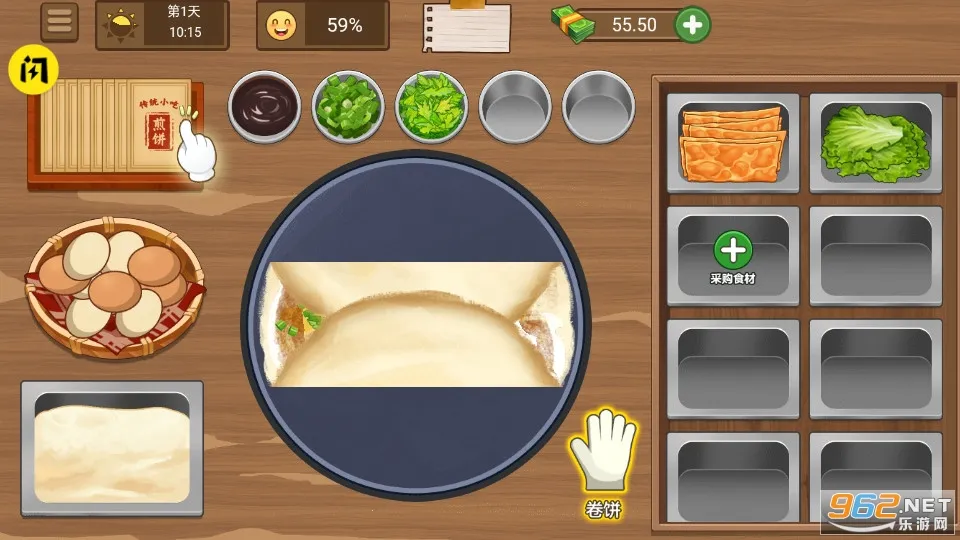Tap the glove to roll the pancake
Viewport: 960px width, 540px height.
point(602,451)
